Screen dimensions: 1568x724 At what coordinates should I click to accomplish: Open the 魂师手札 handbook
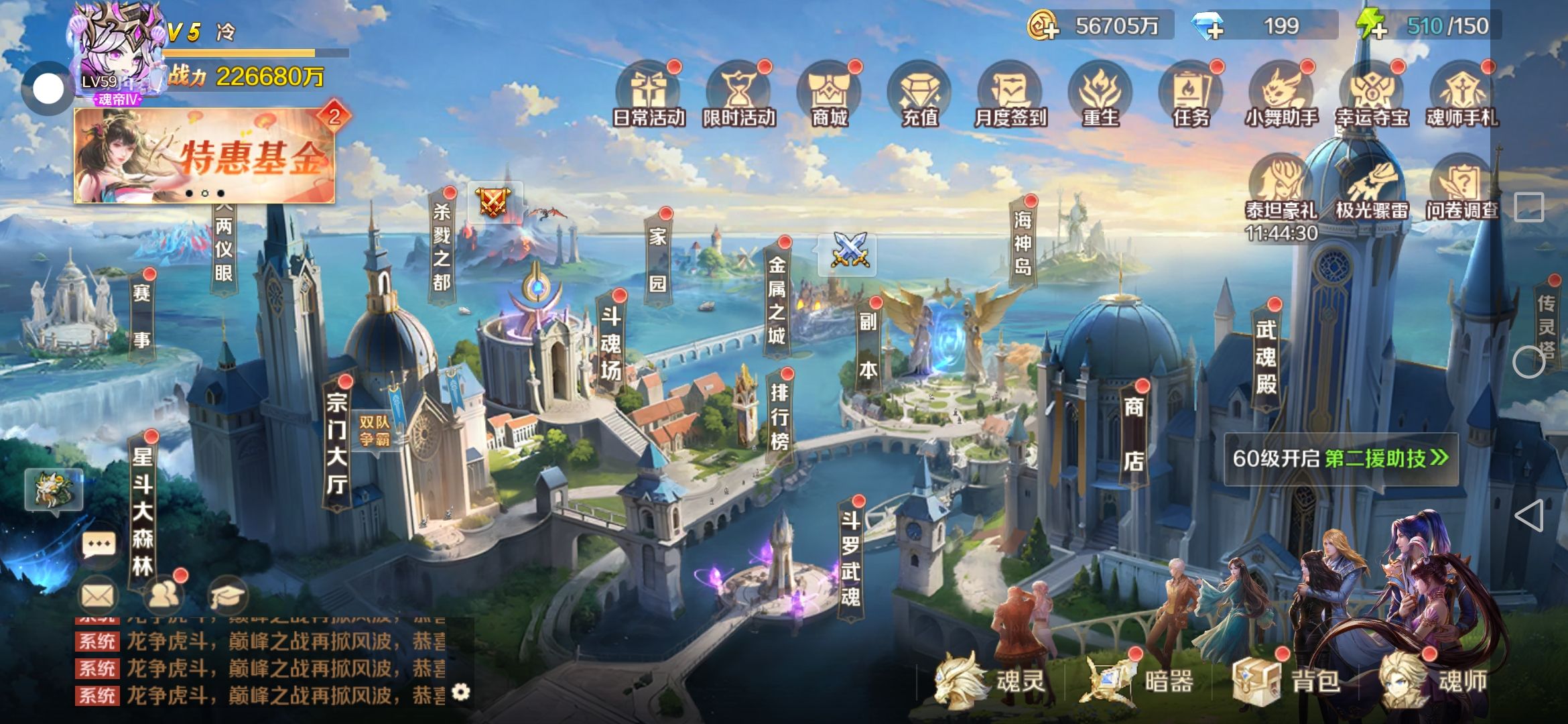pos(1462,95)
